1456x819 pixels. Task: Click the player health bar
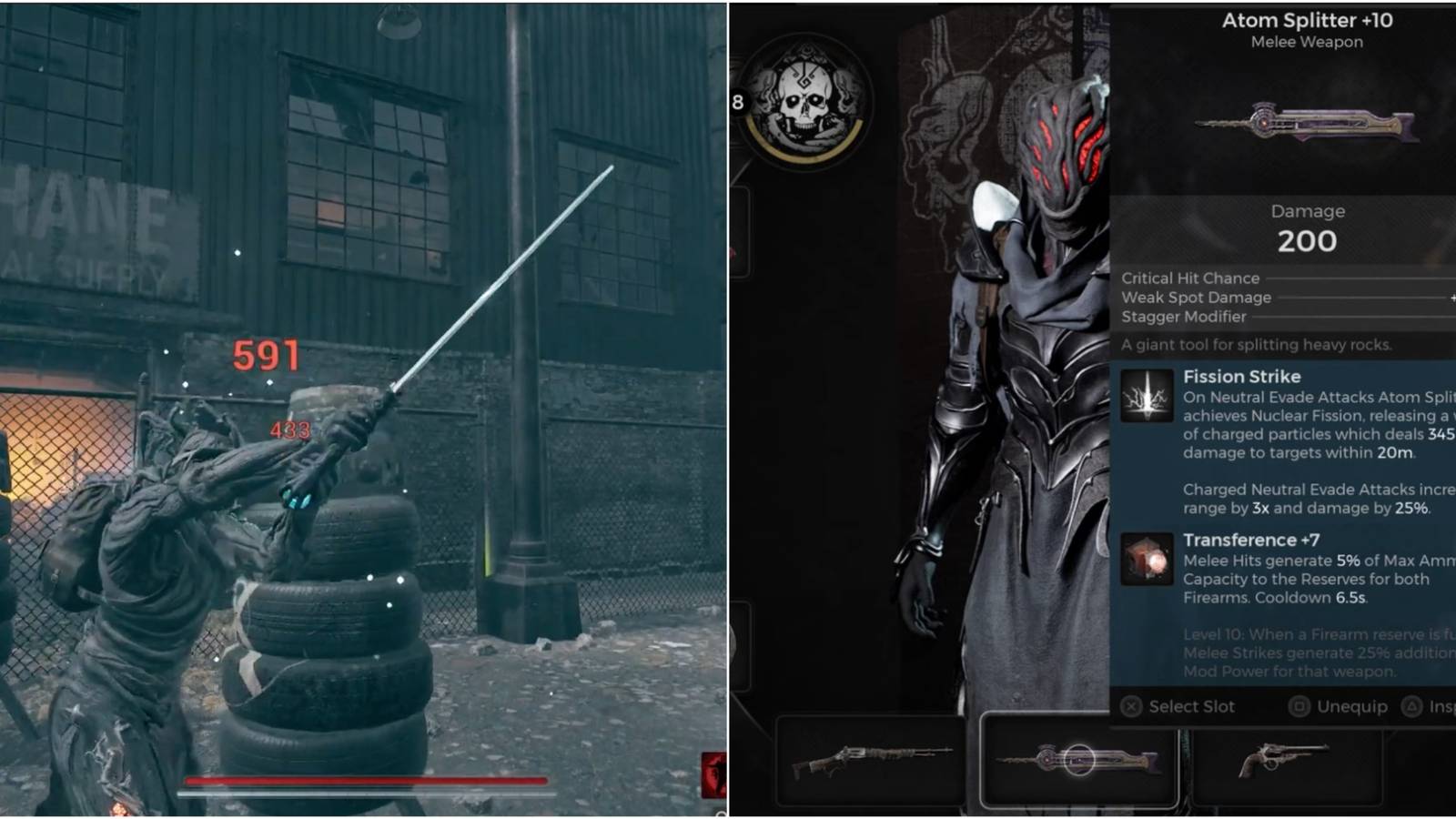point(362,781)
